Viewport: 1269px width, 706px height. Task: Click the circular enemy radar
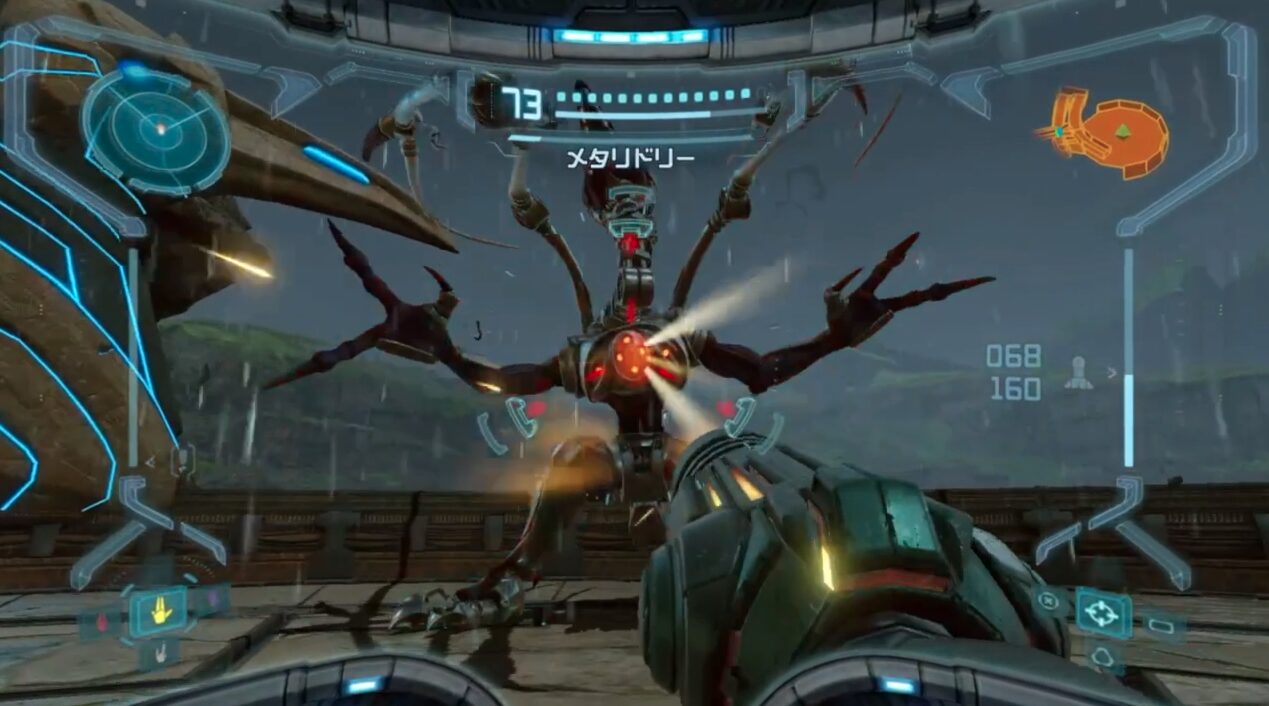(156, 129)
